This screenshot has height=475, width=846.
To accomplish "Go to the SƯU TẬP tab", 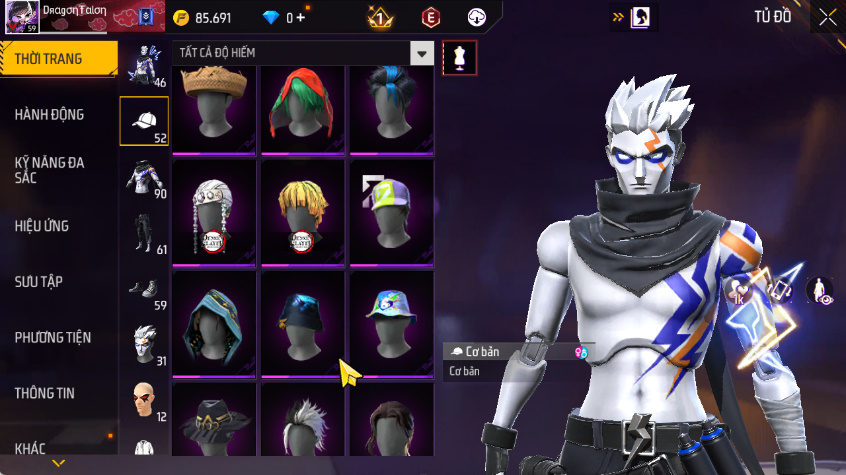I will pyautogui.click(x=39, y=282).
